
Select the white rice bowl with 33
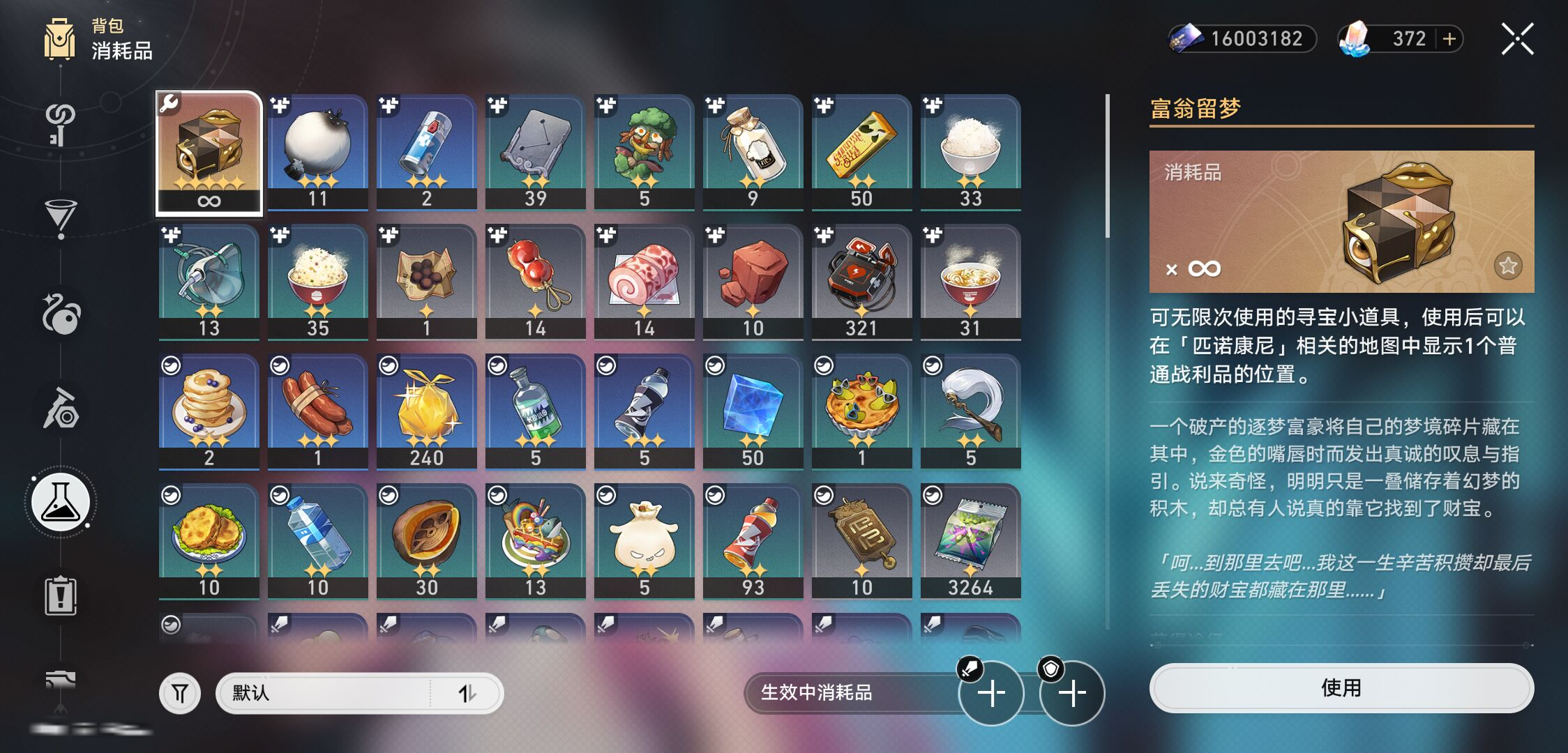(x=970, y=152)
